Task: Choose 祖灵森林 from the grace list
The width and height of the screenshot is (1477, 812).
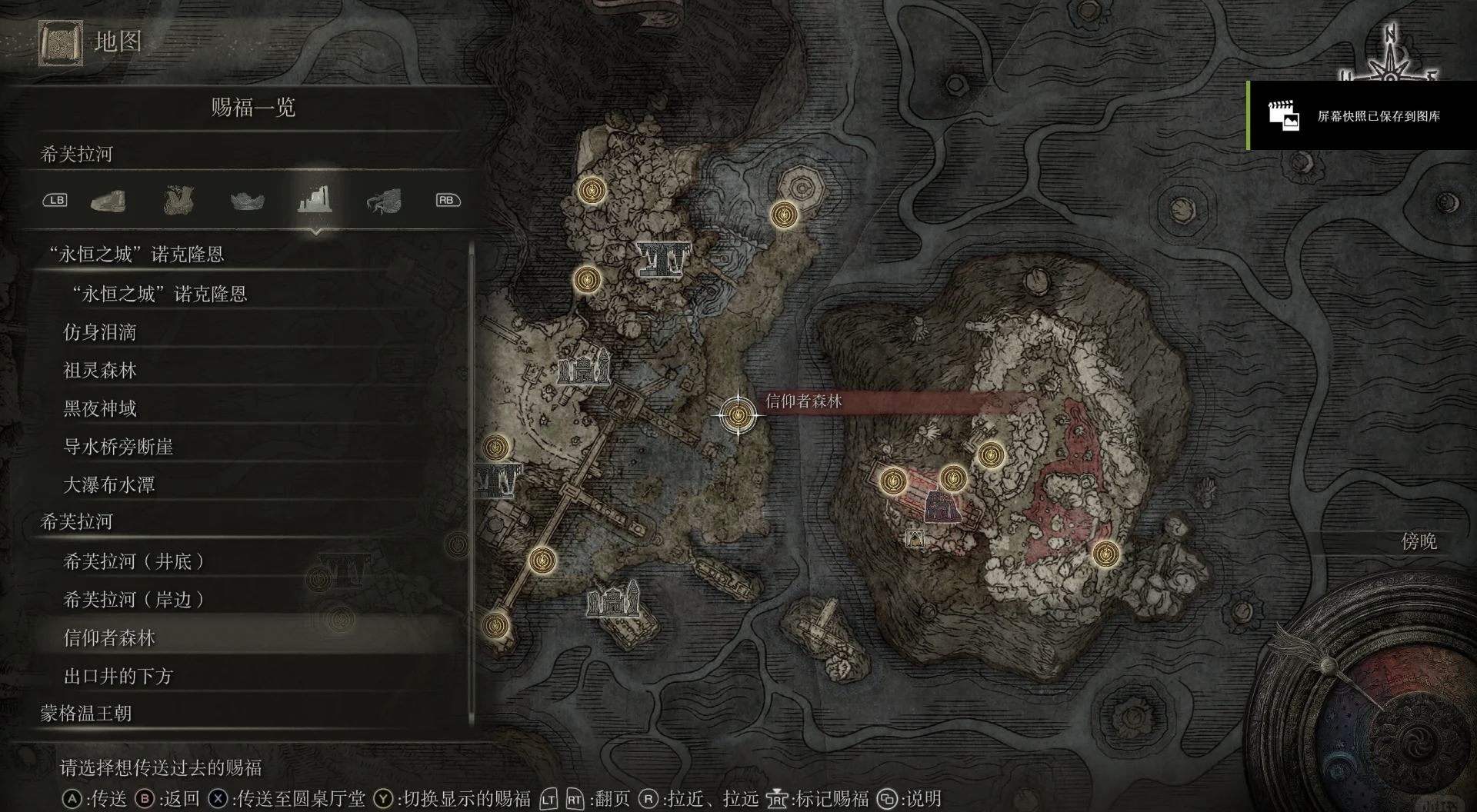Action: (x=100, y=371)
